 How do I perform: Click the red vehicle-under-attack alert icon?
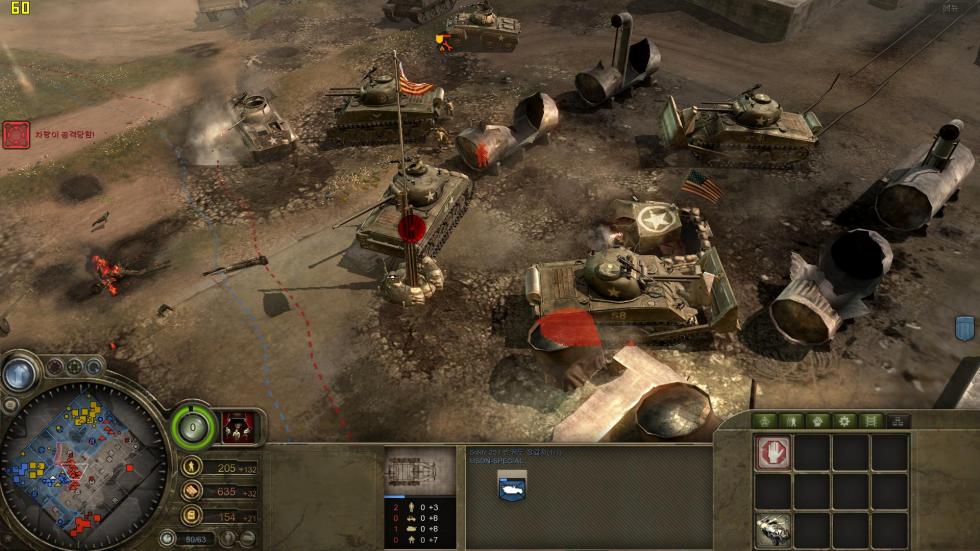click(x=16, y=135)
